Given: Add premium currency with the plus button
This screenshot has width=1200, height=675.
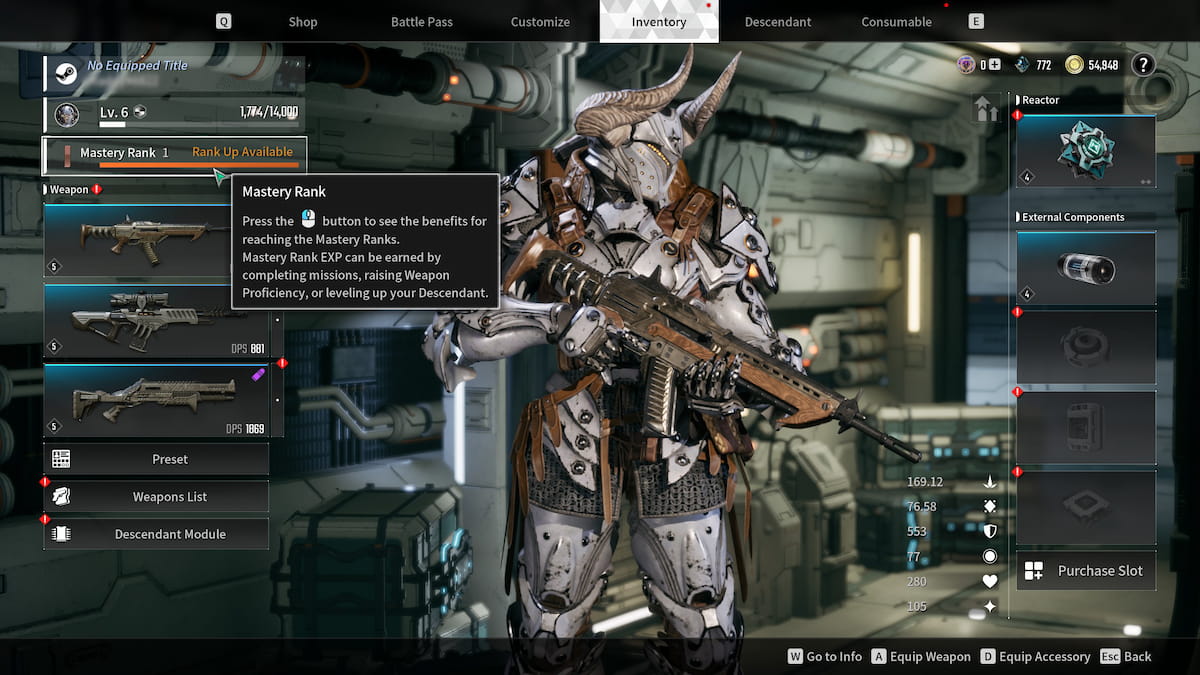Looking at the screenshot, I should click(x=994, y=65).
